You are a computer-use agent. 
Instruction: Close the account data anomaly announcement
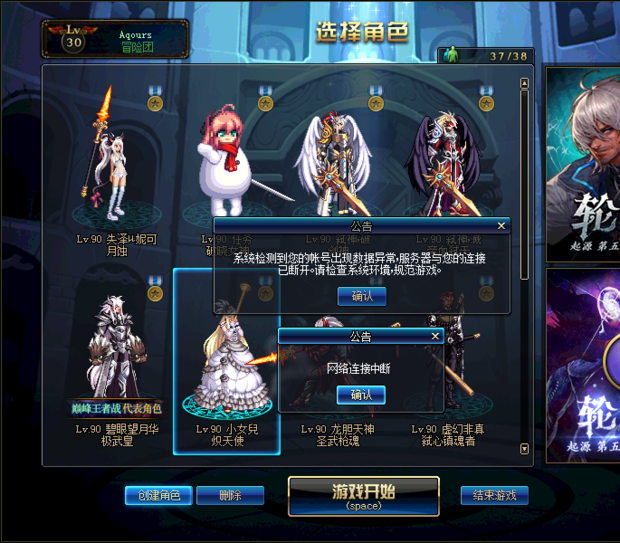pos(502,226)
